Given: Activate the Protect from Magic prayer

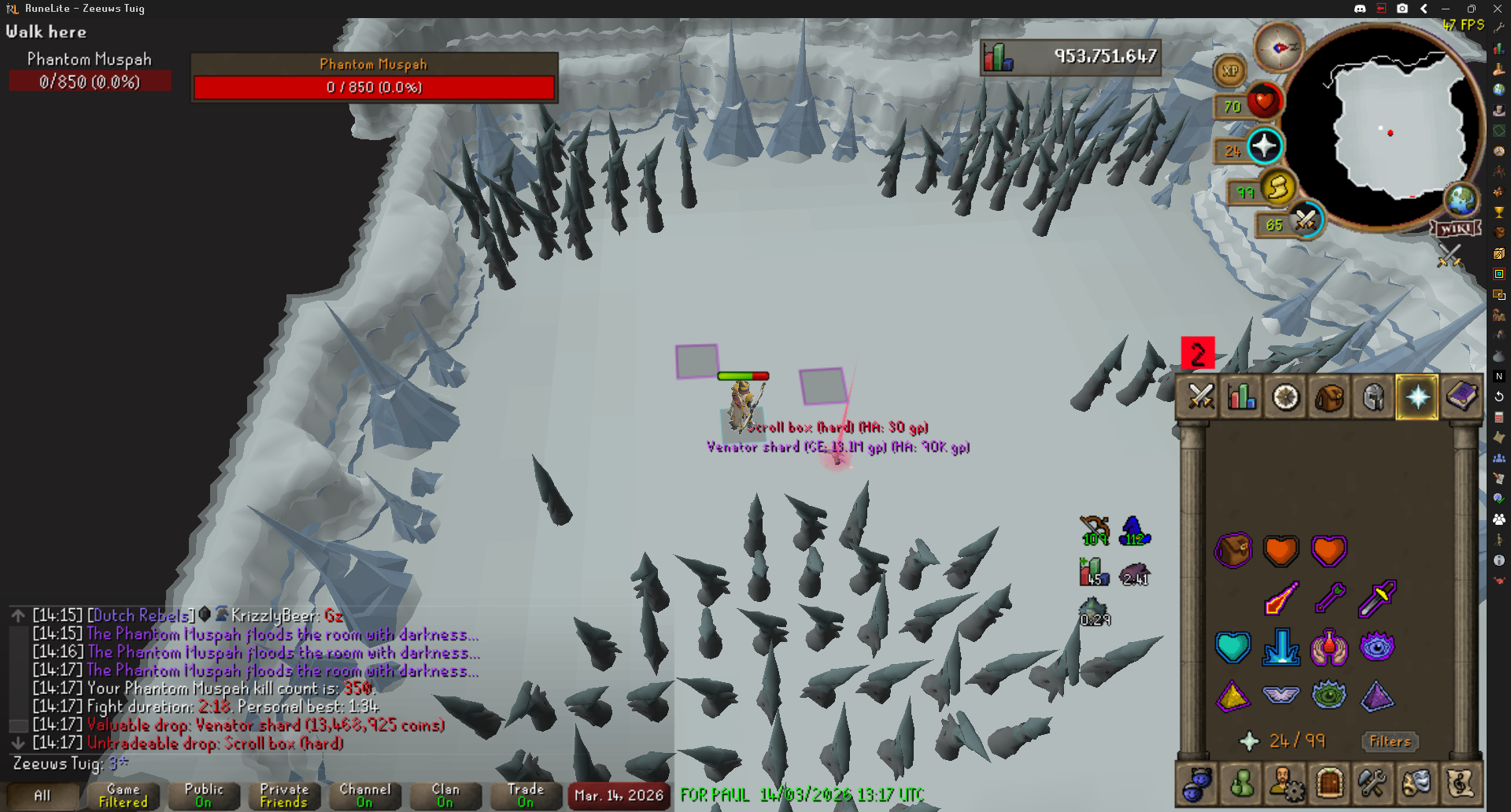Looking at the screenshot, I should point(1280,600).
